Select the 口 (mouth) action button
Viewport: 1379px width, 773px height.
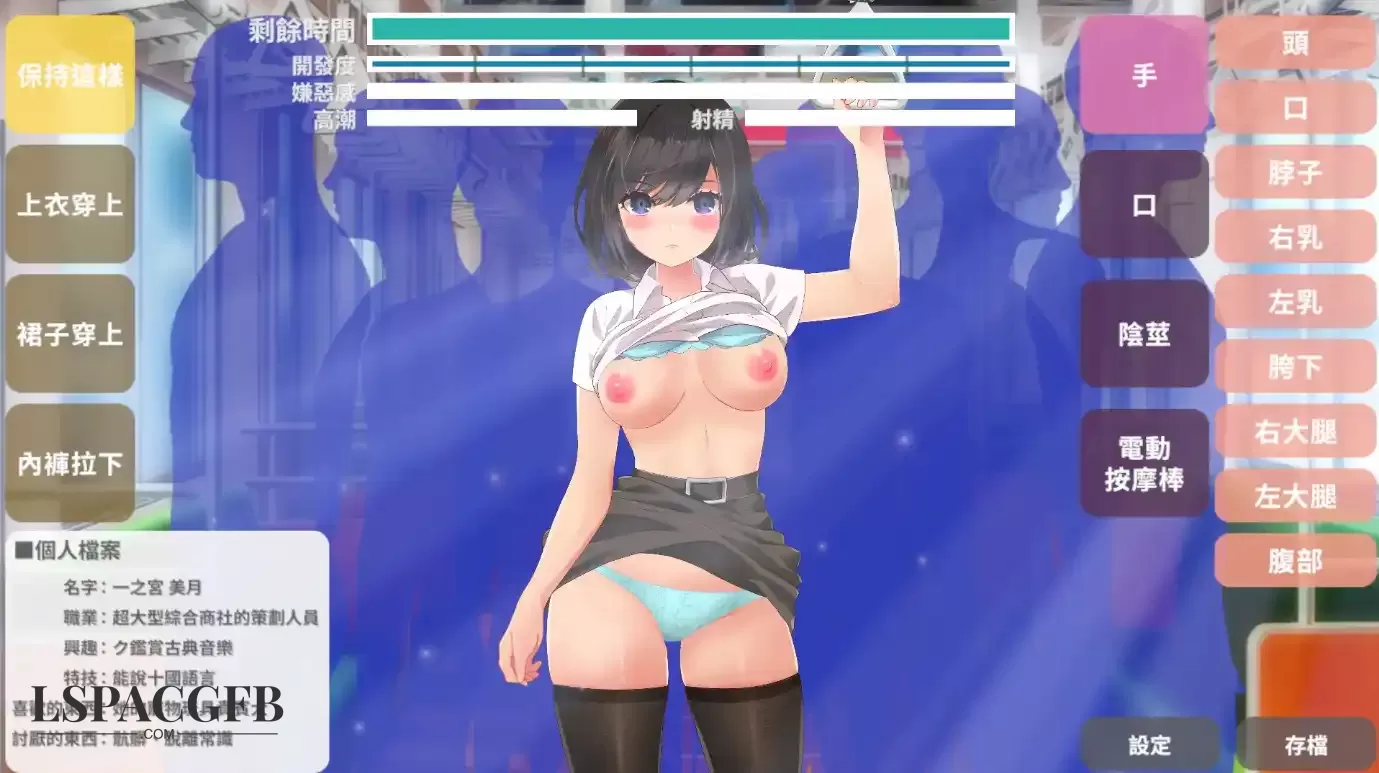point(1143,205)
